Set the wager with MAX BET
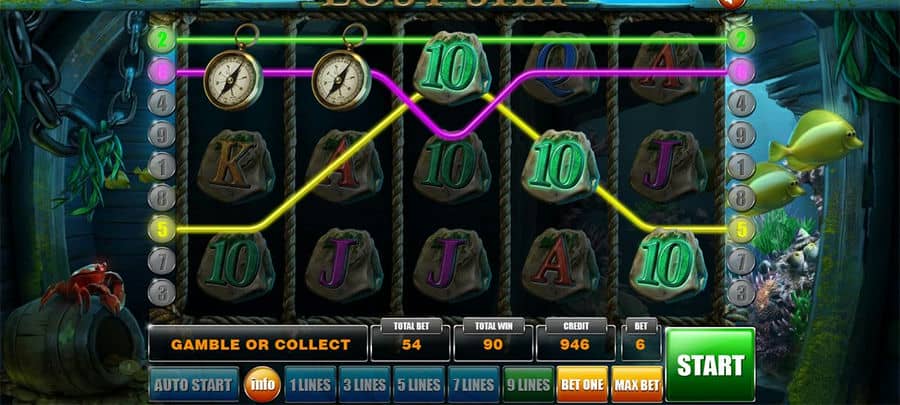Image resolution: width=900 pixels, height=405 pixels. [635, 384]
